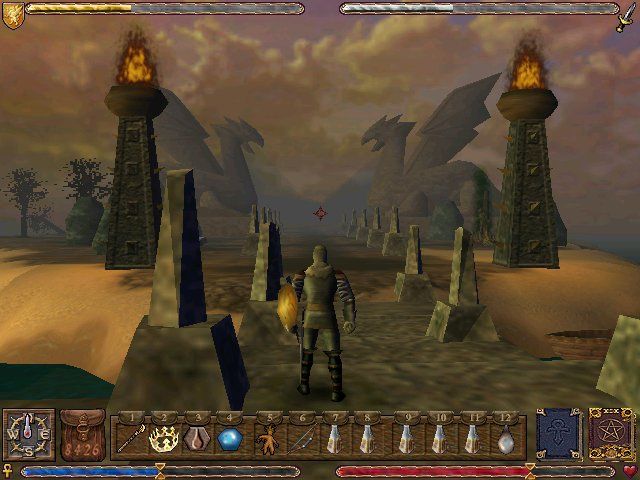The height and width of the screenshot is (480, 640).
Task: Choose the golden crown in slot 2
Action: (x=161, y=437)
